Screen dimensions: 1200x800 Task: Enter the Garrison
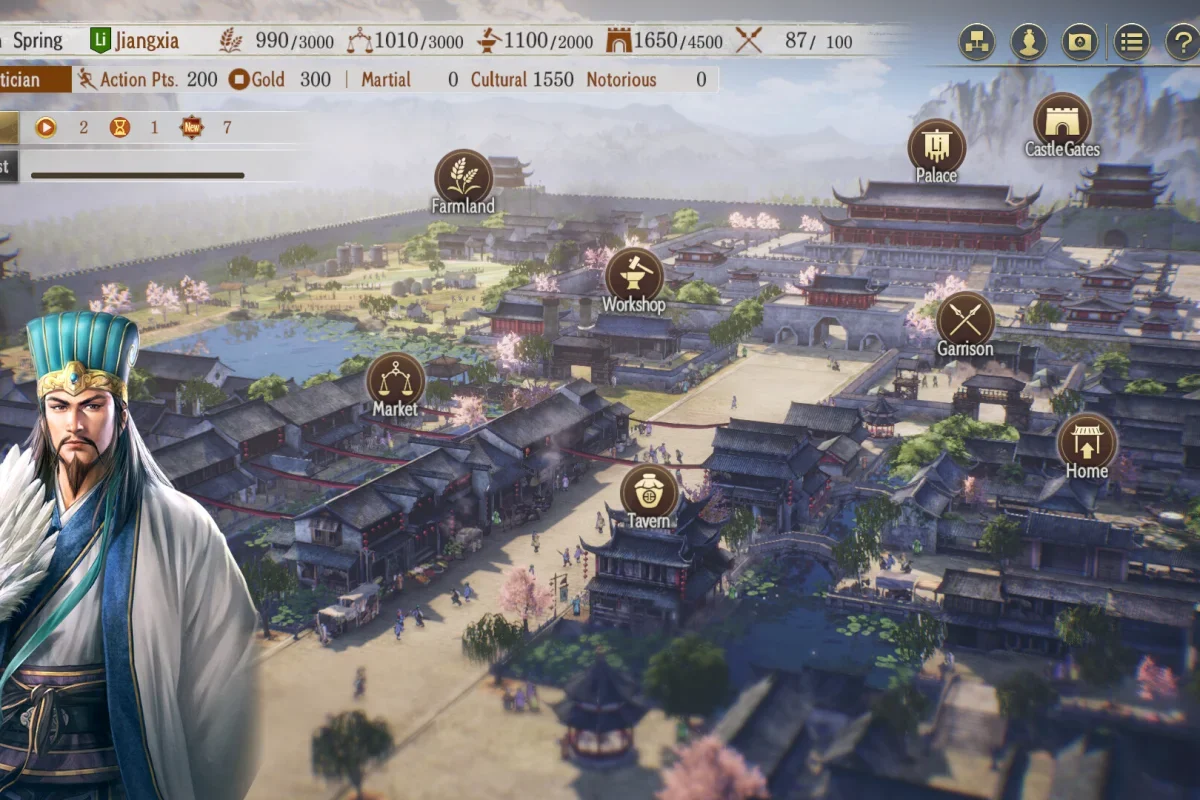pyautogui.click(x=965, y=319)
